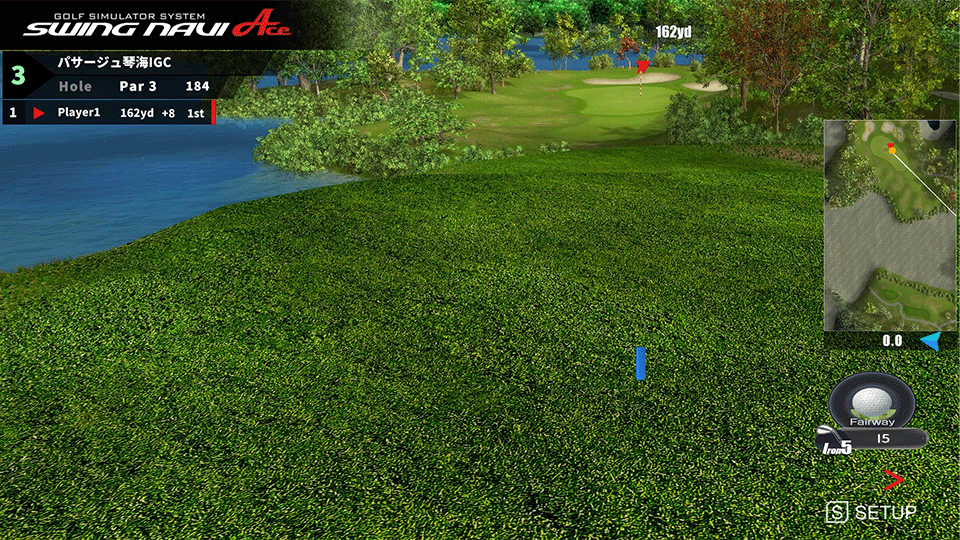Click the Fairway ball lie icon

point(871,401)
